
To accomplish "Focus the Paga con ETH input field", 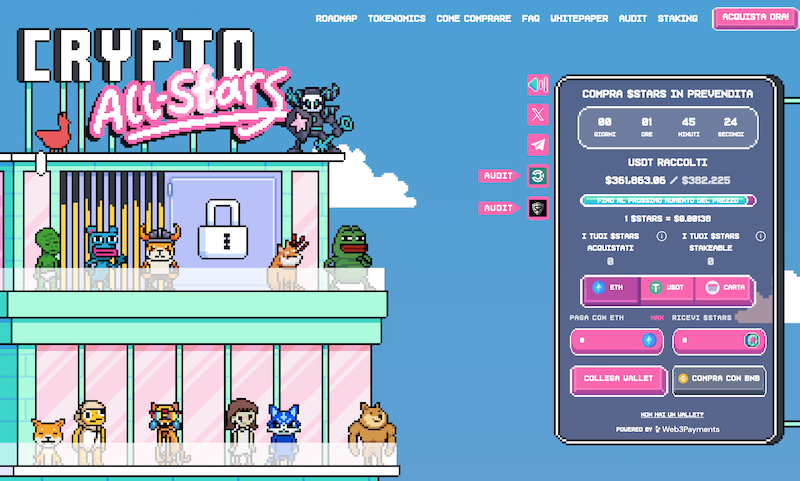I will 606,342.
